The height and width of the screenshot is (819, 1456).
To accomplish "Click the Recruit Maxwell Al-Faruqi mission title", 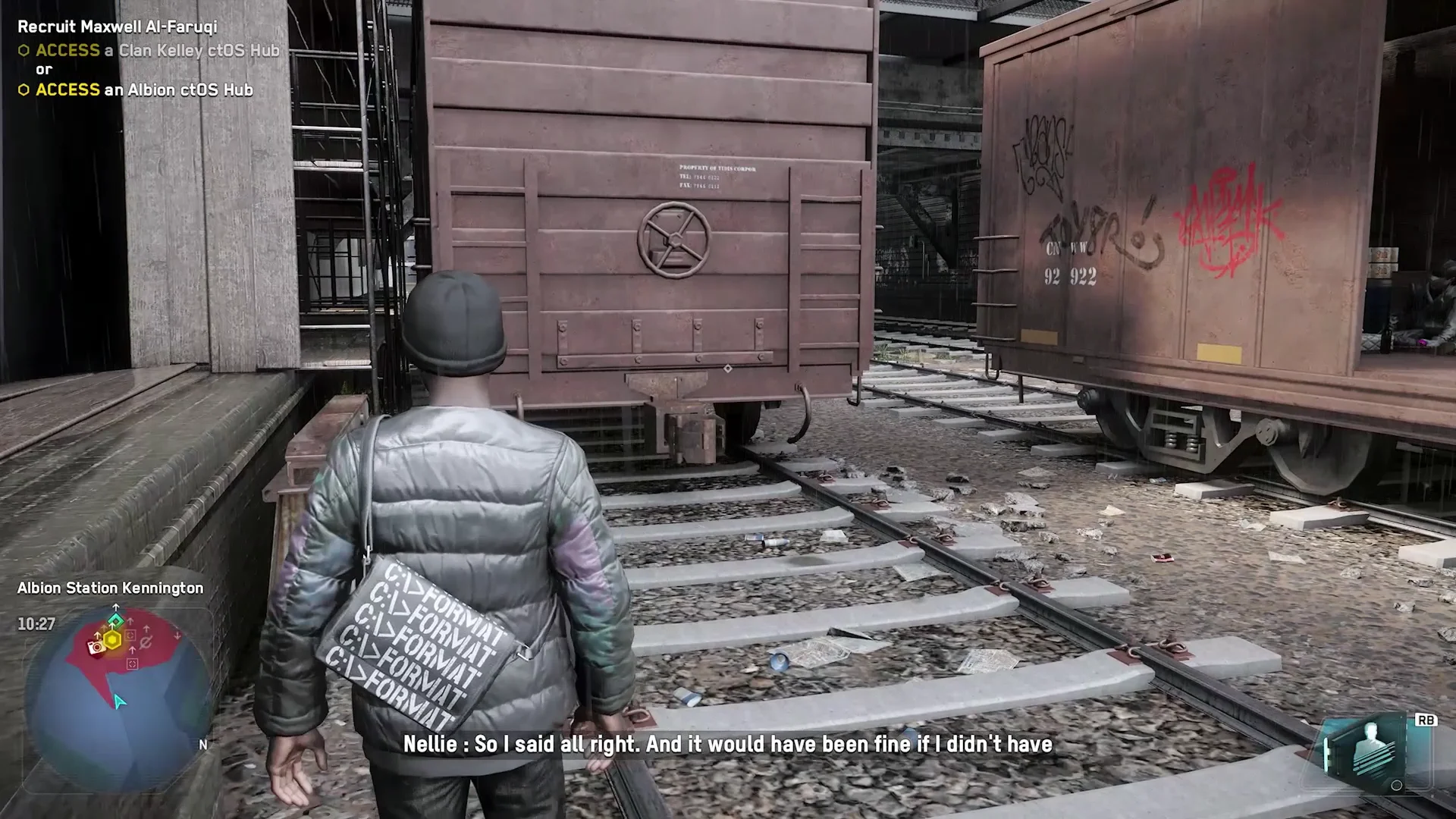I will tap(118, 27).
